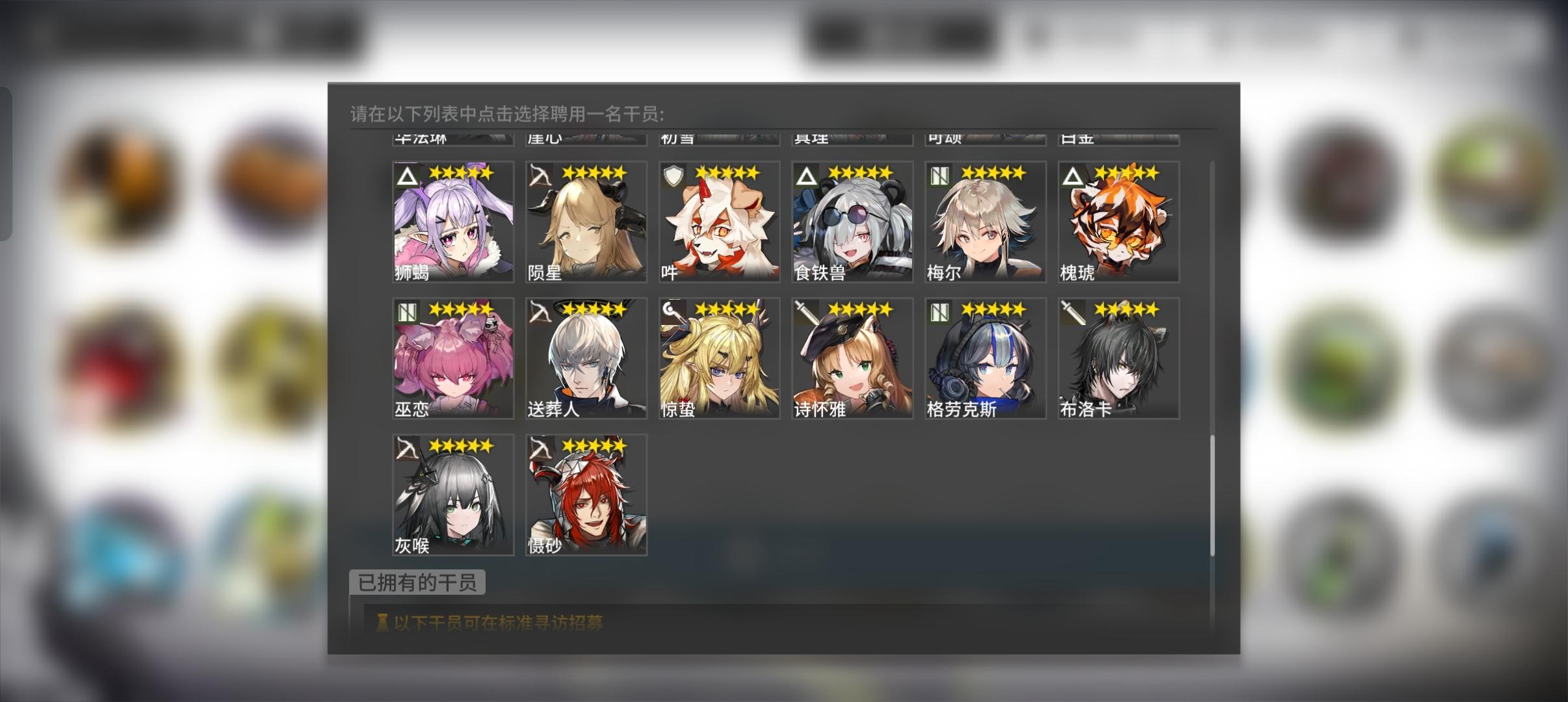Select operator 送葬人 to hire
The width and height of the screenshot is (1568, 702).
pos(585,357)
